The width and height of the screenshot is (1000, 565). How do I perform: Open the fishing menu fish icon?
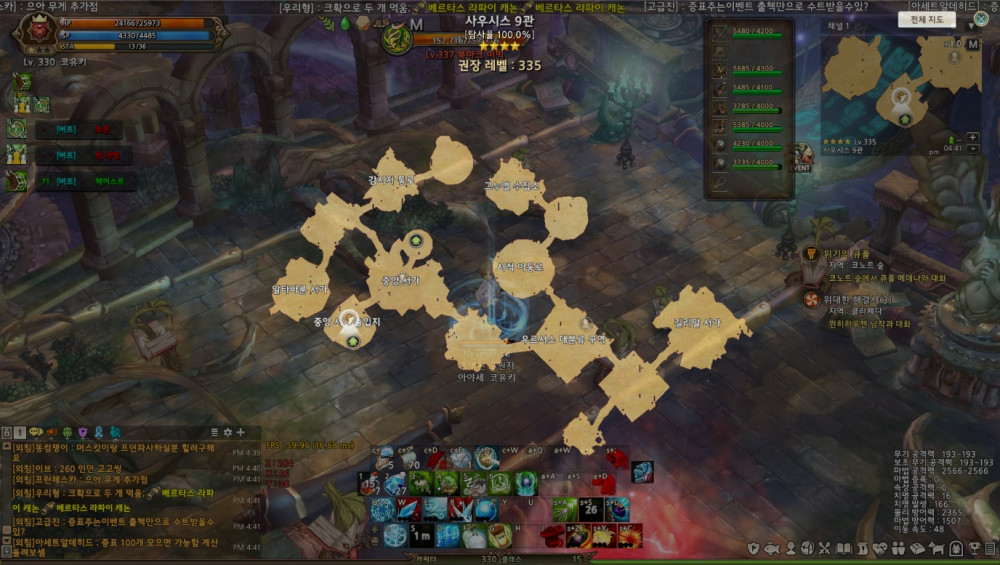click(773, 548)
